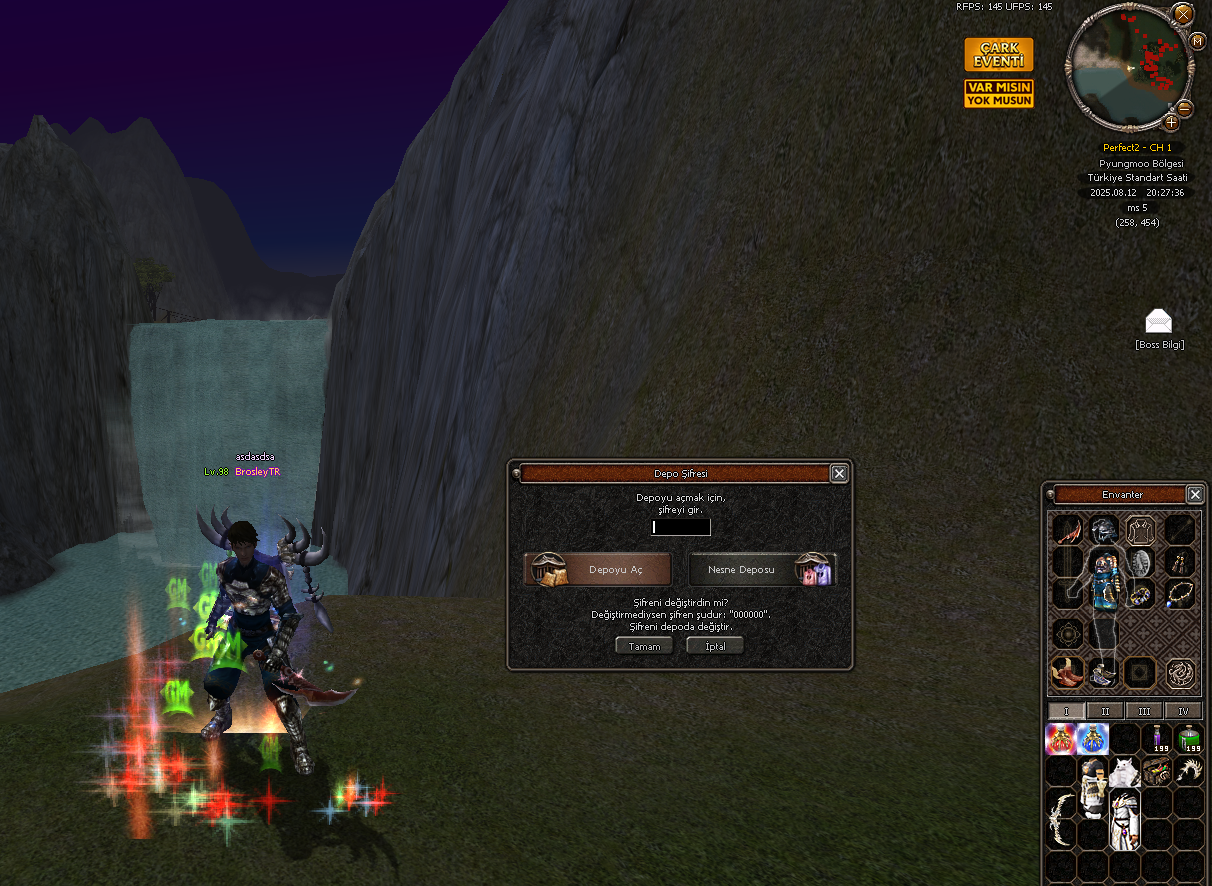Image resolution: width=1212 pixels, height=886 pixels.
Task: Zoom out the minimap with minus button
Action: (1185, 108)
